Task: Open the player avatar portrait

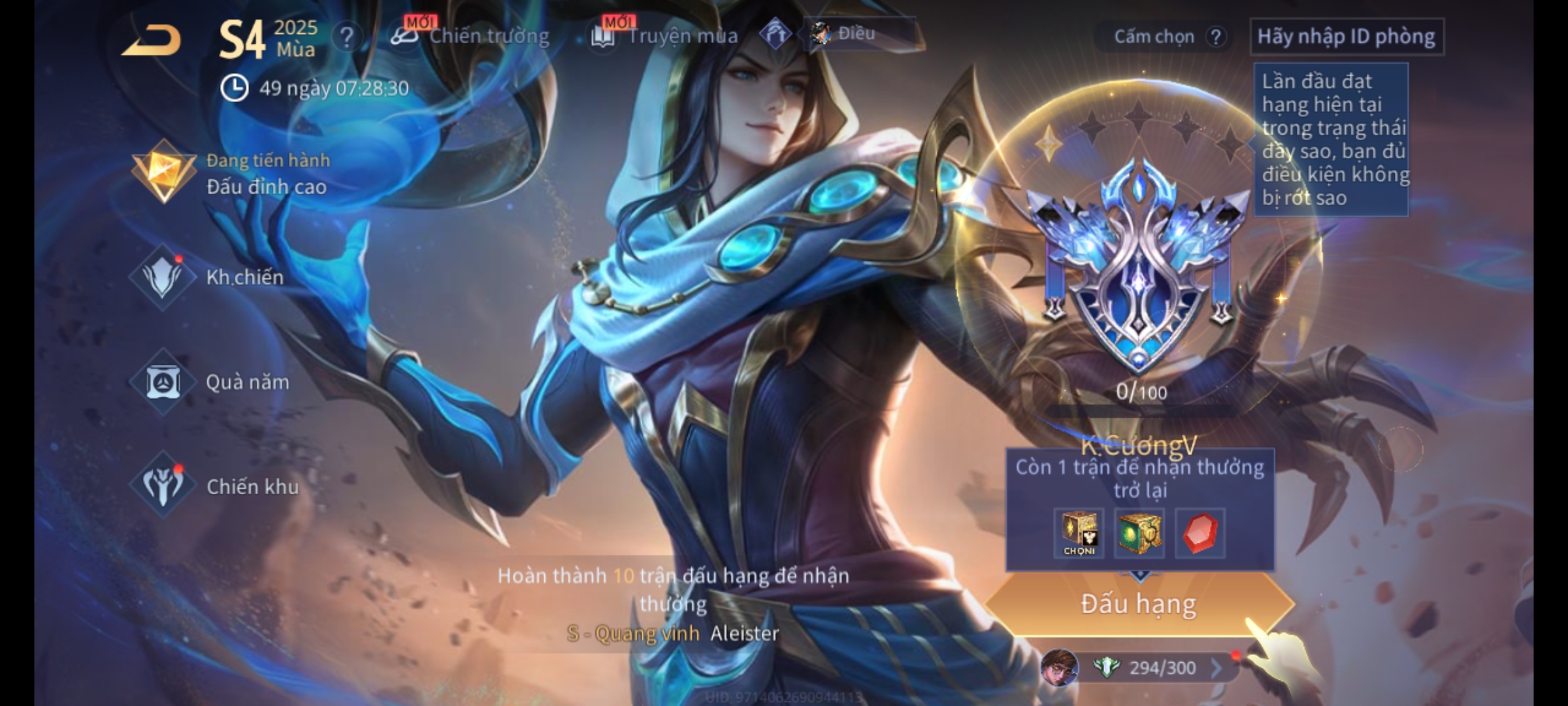Action: coord(1059,667)
